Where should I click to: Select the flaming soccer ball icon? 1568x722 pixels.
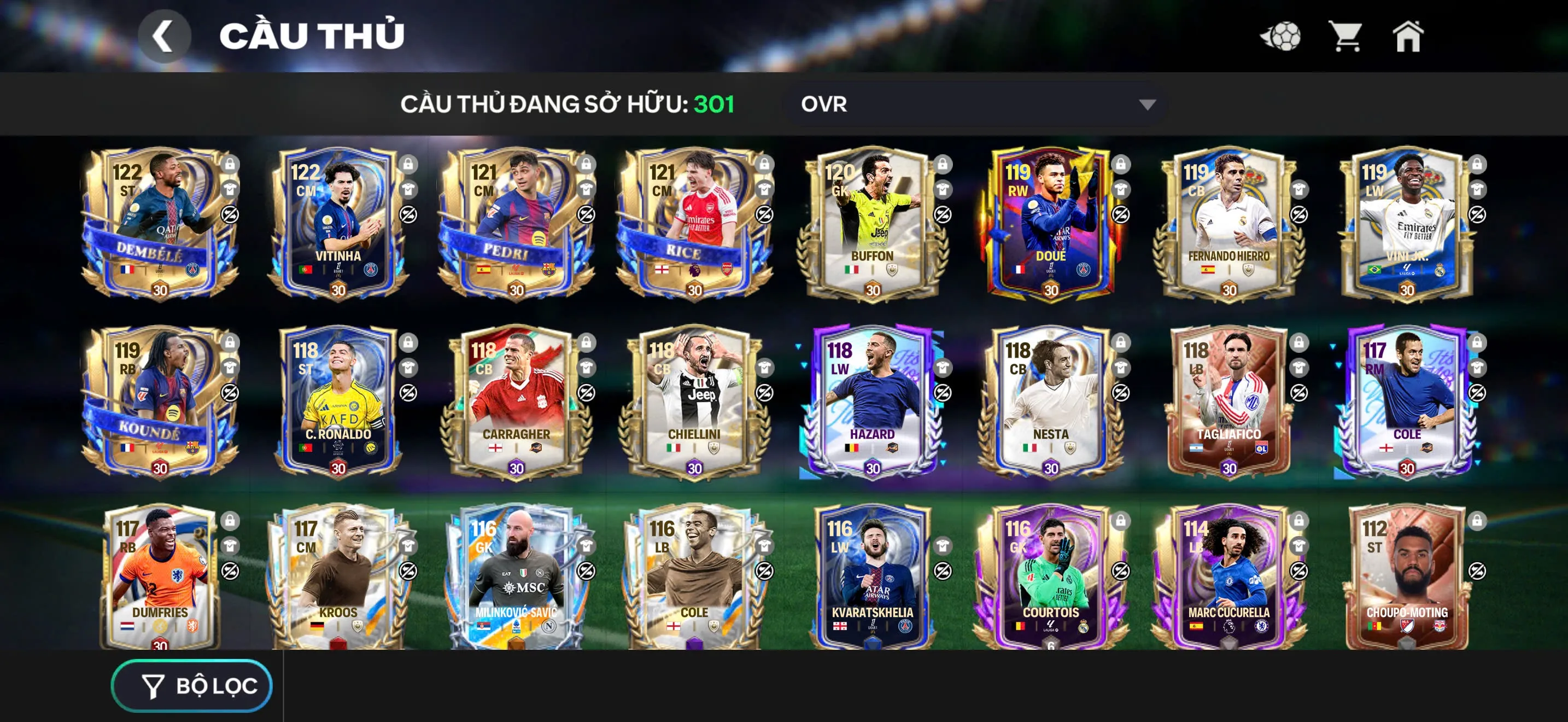[1280, 37]
